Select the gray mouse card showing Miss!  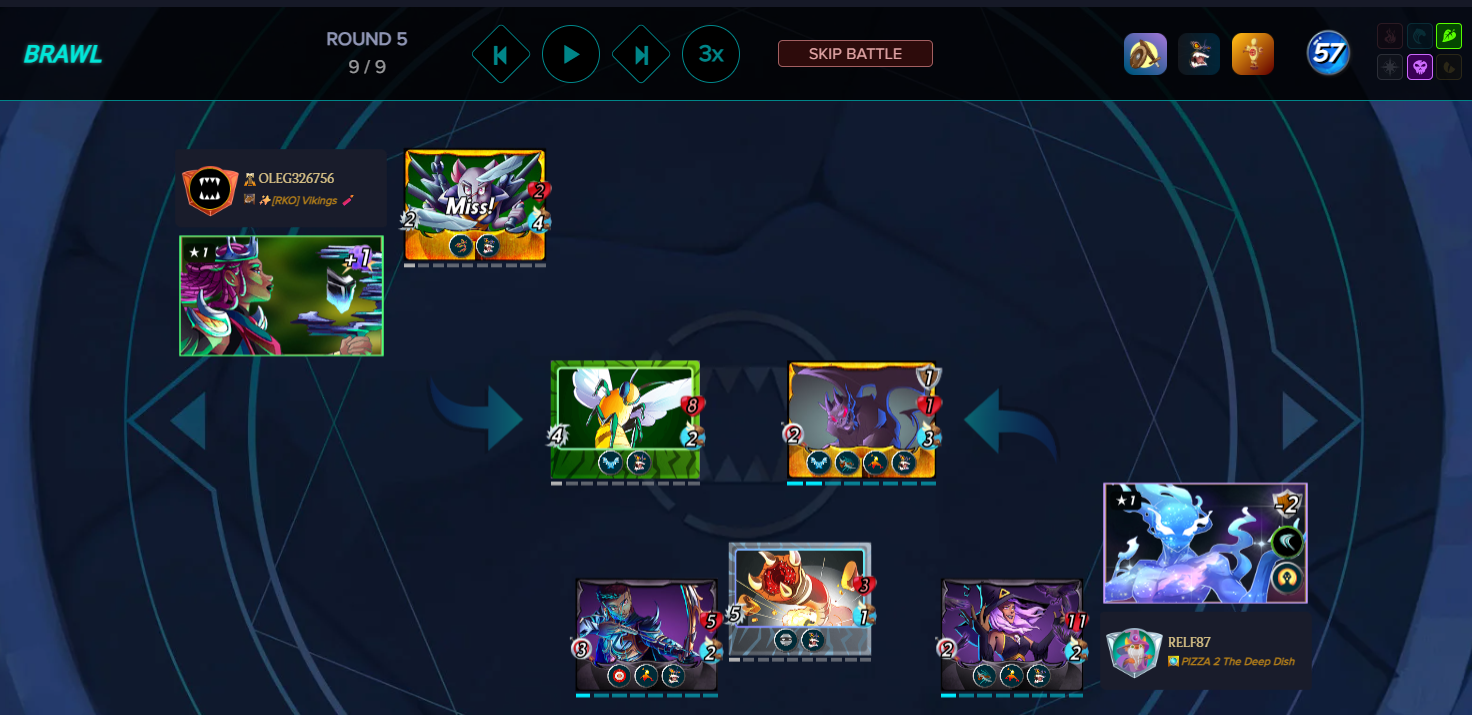click(x=474, y=206)
